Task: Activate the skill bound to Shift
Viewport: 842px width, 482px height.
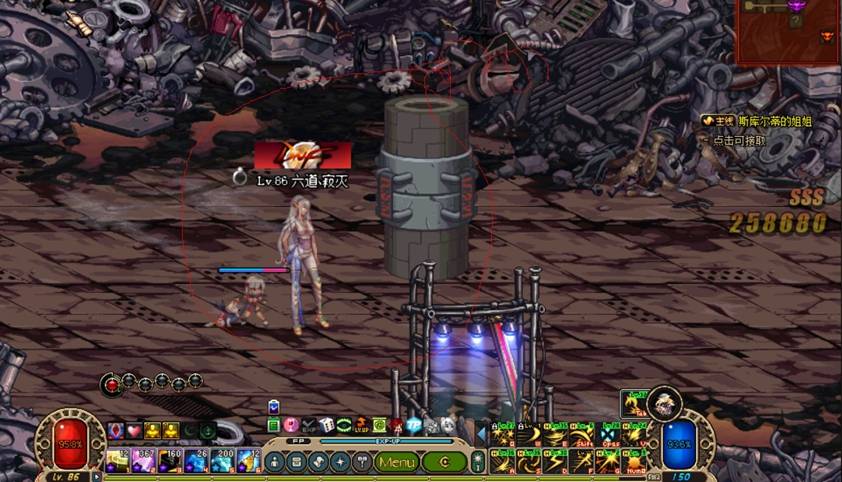Action: tap(581, 436)
